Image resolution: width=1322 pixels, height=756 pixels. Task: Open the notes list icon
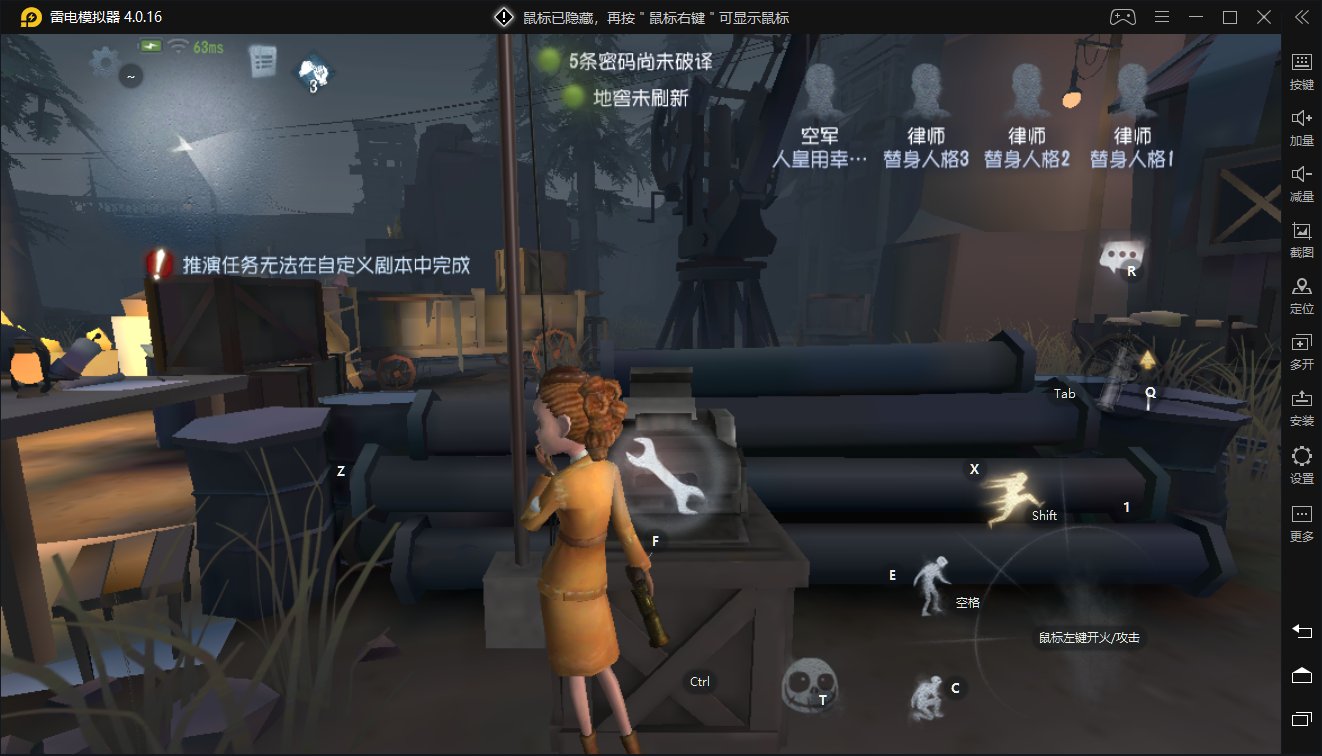click(x=262, y=61)
